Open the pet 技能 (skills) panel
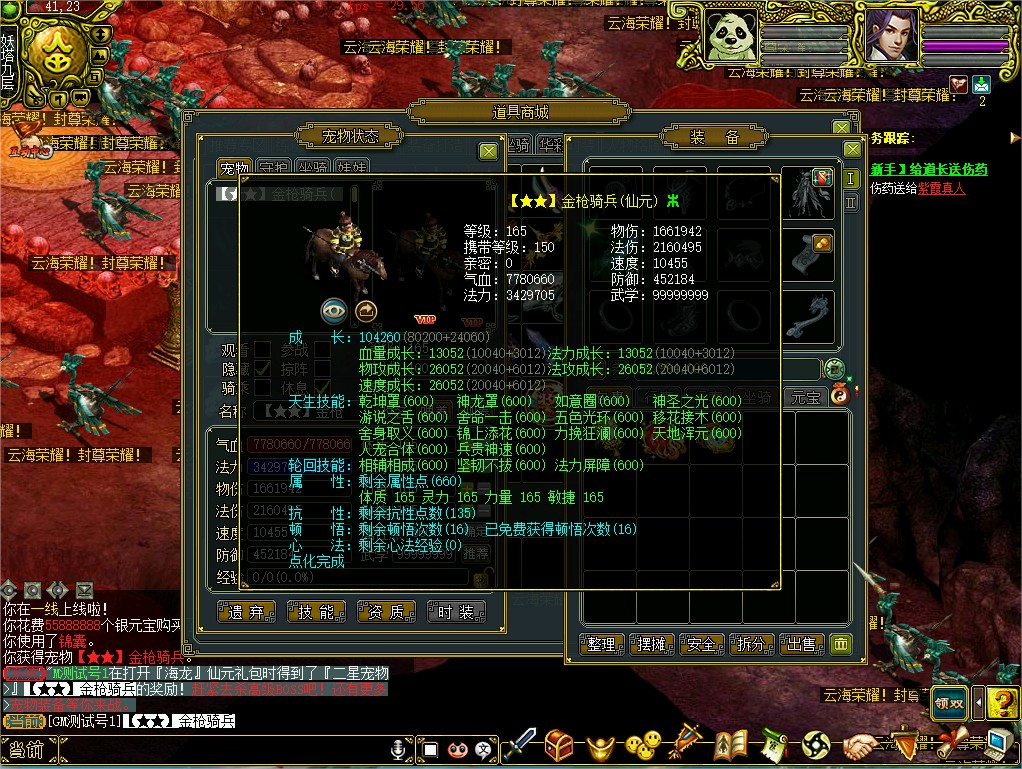This screenshot has width=1022, height=769. pyautogui.click(x=316, y=612)
